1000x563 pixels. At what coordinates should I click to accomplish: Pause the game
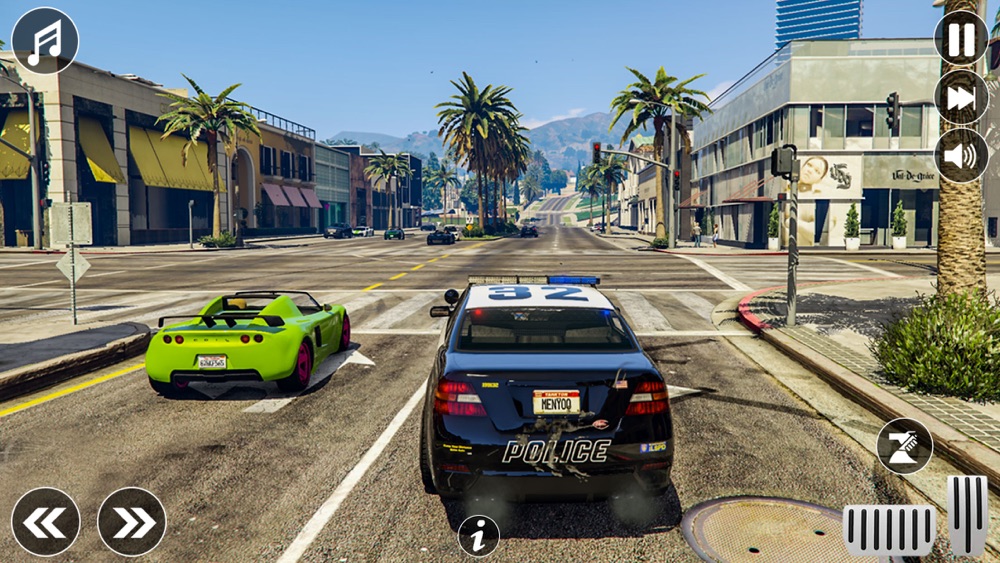961,39
